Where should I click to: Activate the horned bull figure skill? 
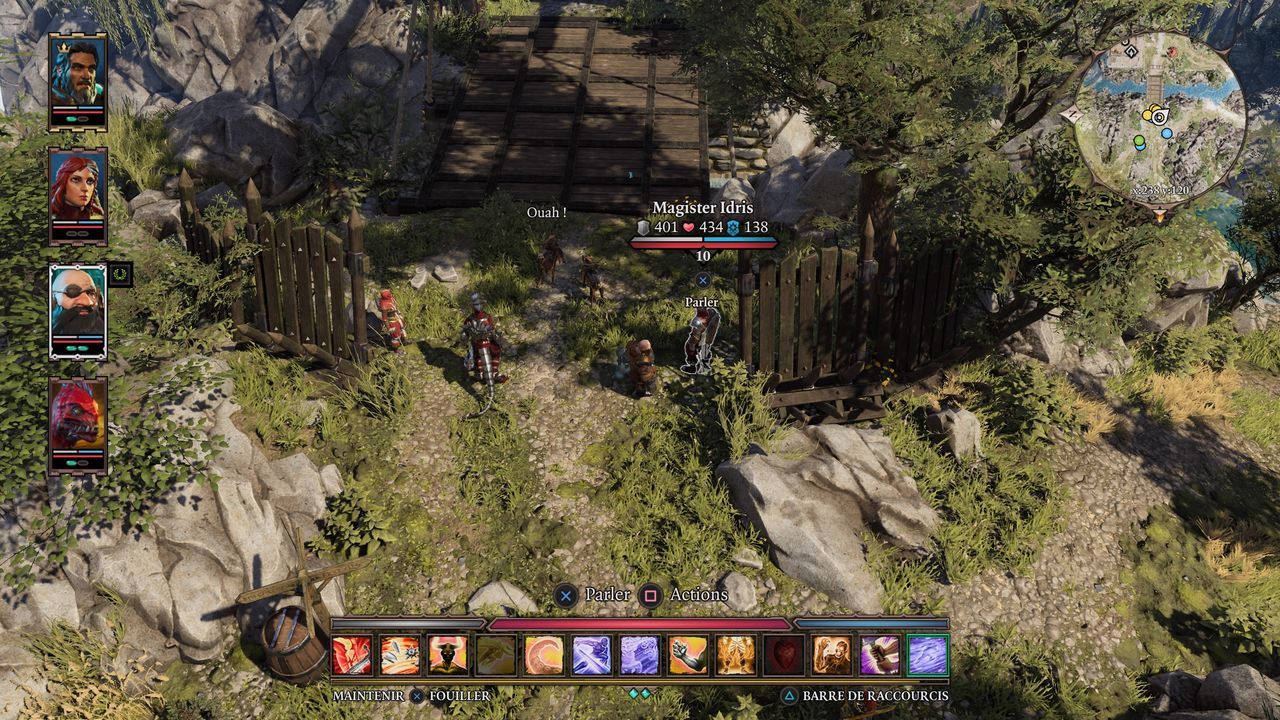click(x=448, y=655)
